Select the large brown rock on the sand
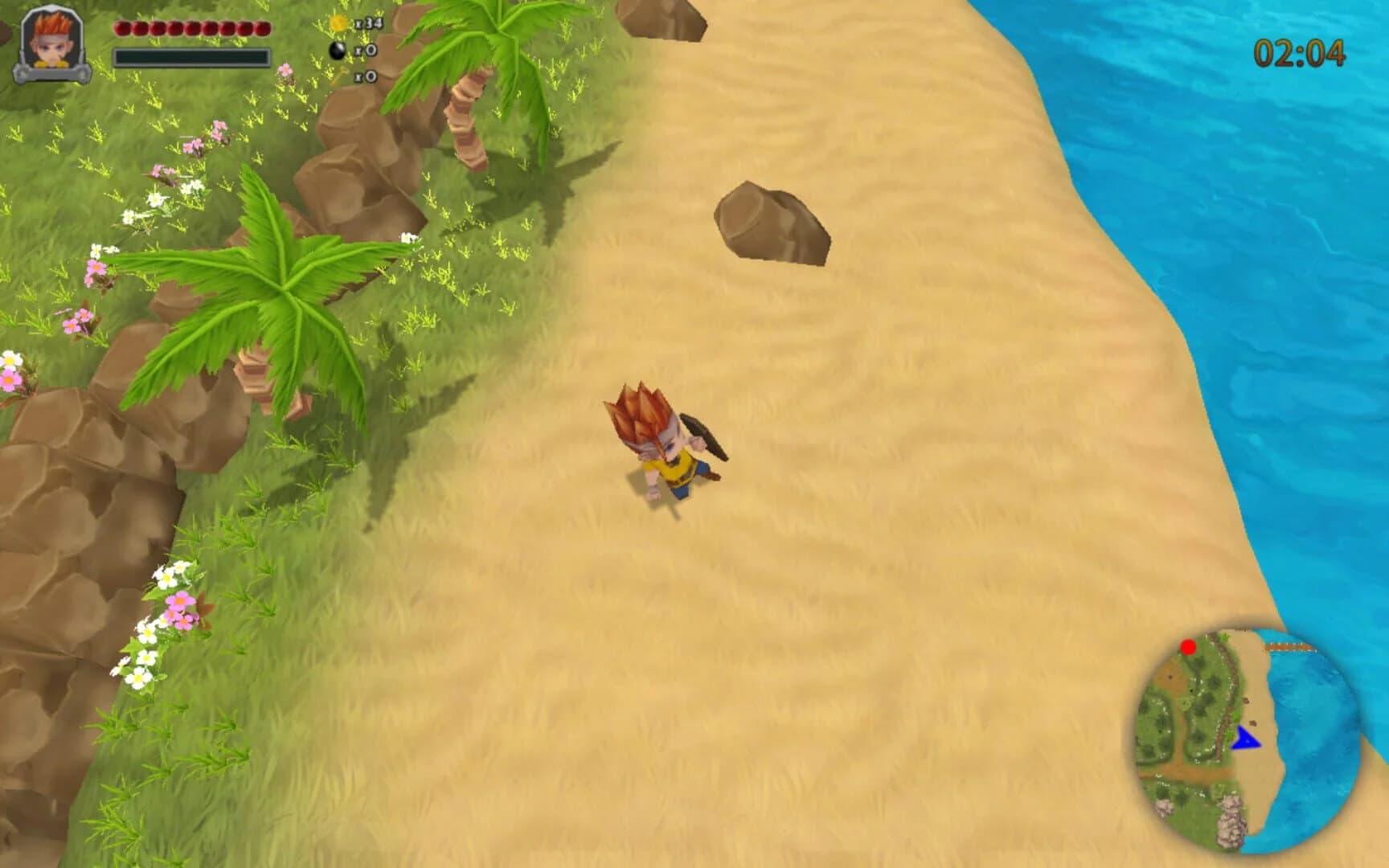The width and height of the screenshot is (1389, 868). pyautogui.click(x=772, y=221)
